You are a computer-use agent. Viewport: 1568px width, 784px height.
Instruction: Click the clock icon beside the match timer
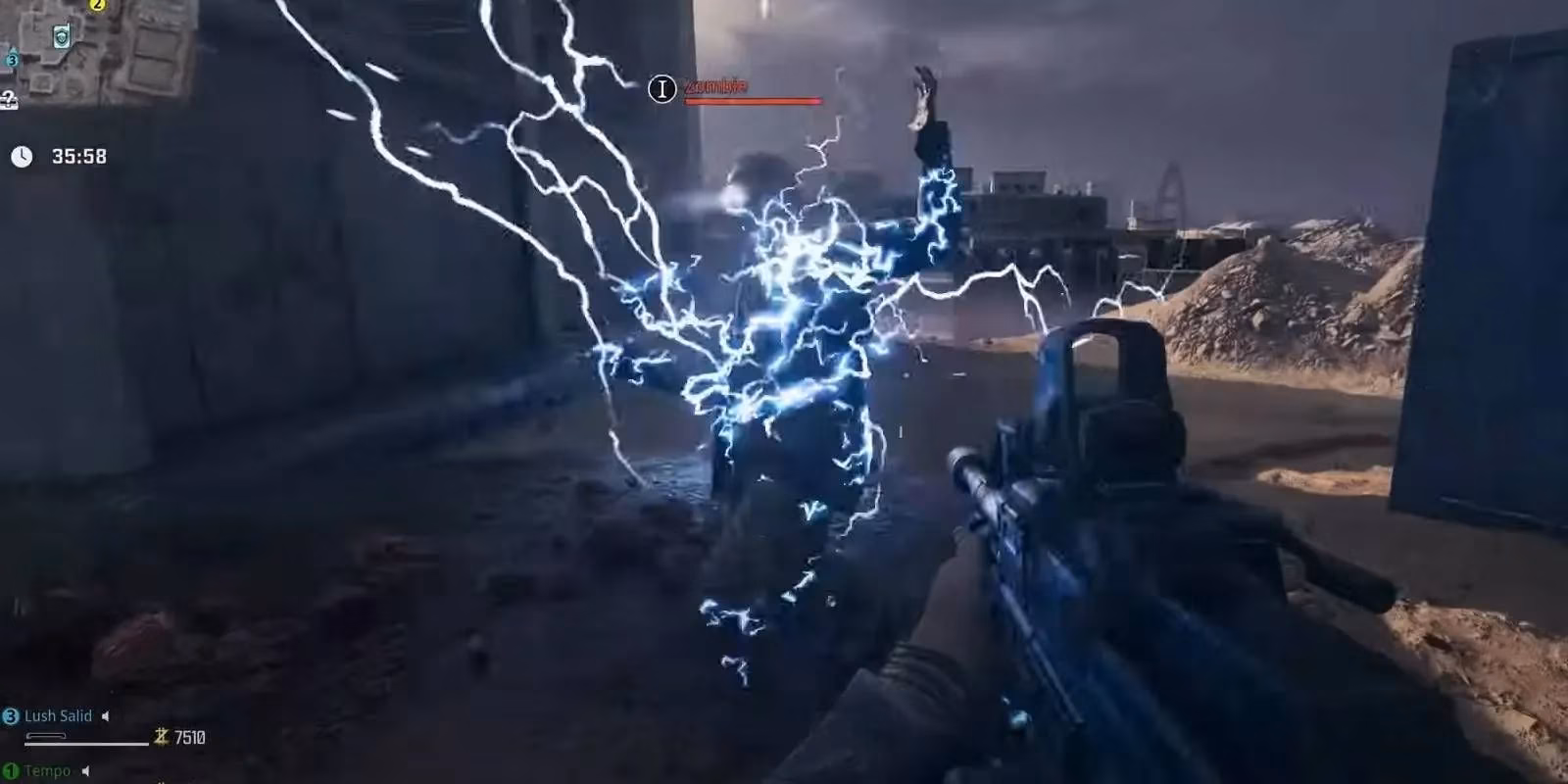(x=22, y=154)
